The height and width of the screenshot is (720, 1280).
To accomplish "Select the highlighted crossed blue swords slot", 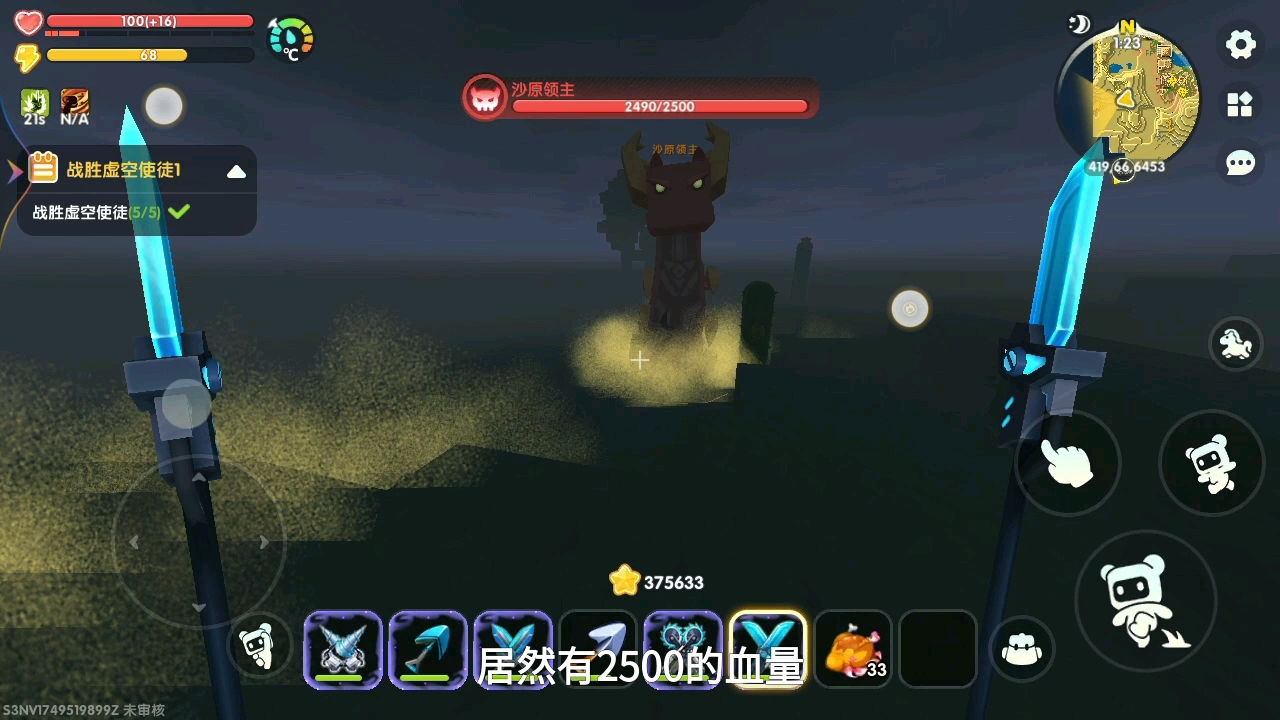I will [768, 649].
